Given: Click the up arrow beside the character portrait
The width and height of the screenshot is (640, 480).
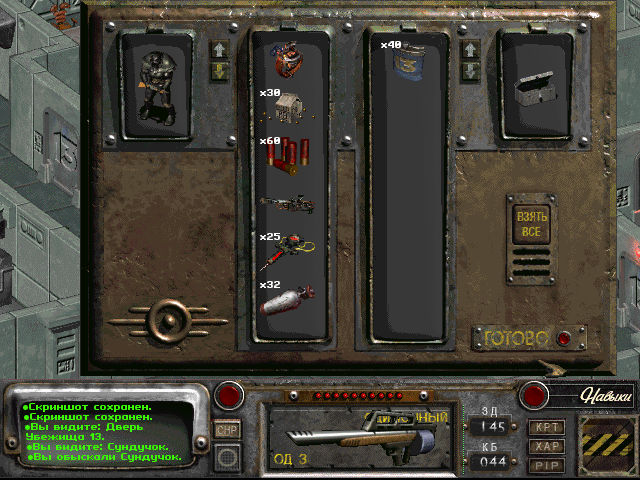Looking at the screenshot, I should [x=219, y=49].
